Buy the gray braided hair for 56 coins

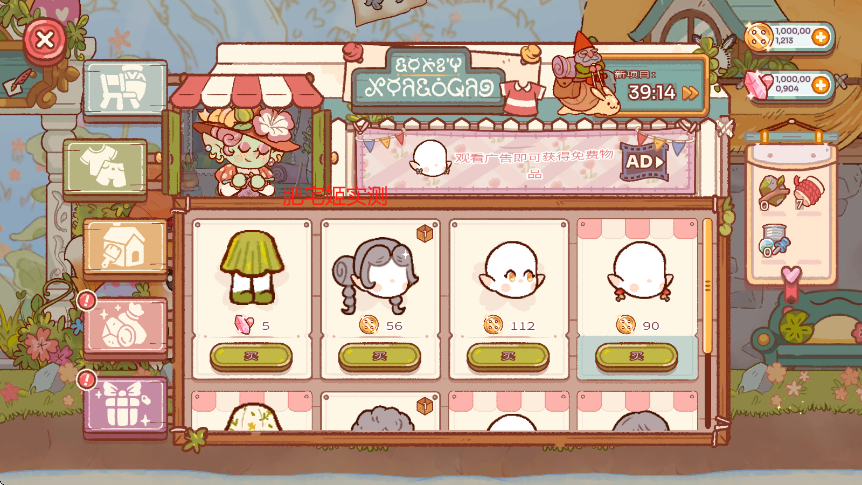coord(379,355)
